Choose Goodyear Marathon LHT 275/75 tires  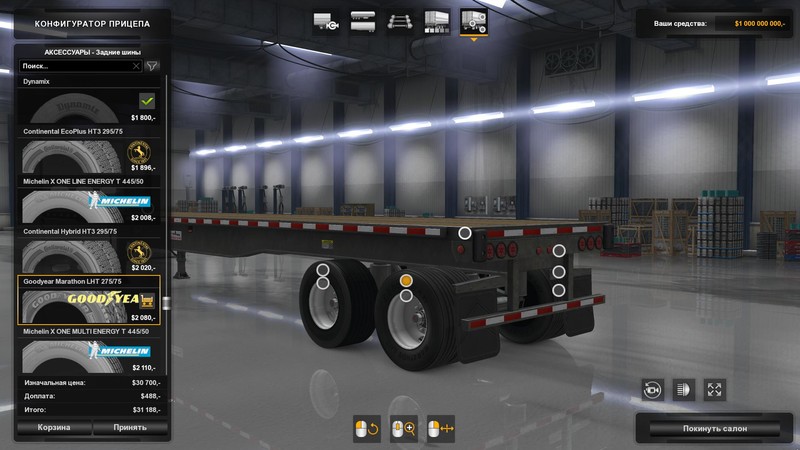click(88, 304)
